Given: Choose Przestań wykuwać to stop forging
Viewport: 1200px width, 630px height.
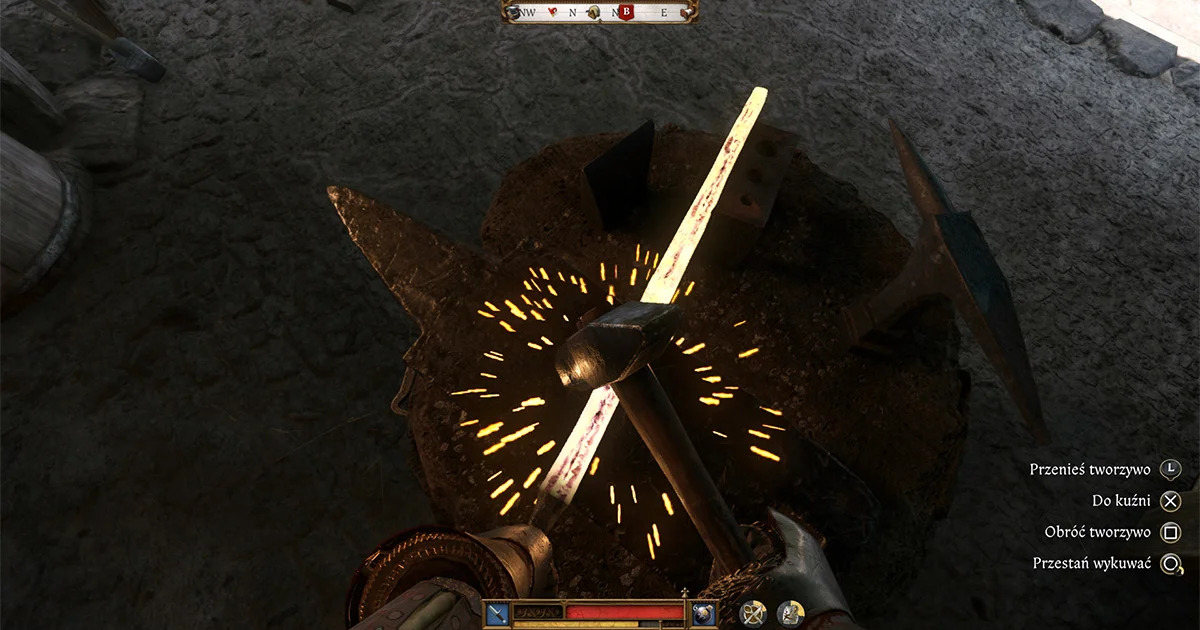Looking at the screenshot, I should [x=1171, y=564].
